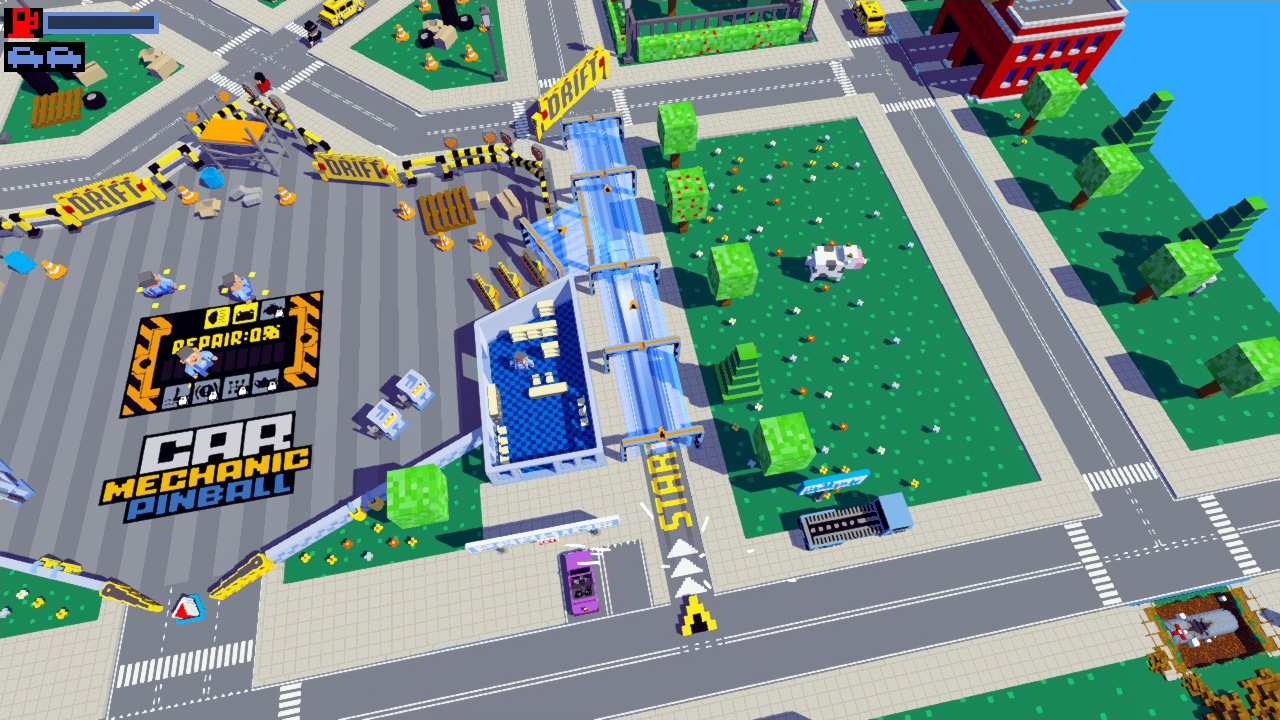Screen dimensions: 1280x720
Task: Click the oil can icon on the repair board
Action: point(264,382)
